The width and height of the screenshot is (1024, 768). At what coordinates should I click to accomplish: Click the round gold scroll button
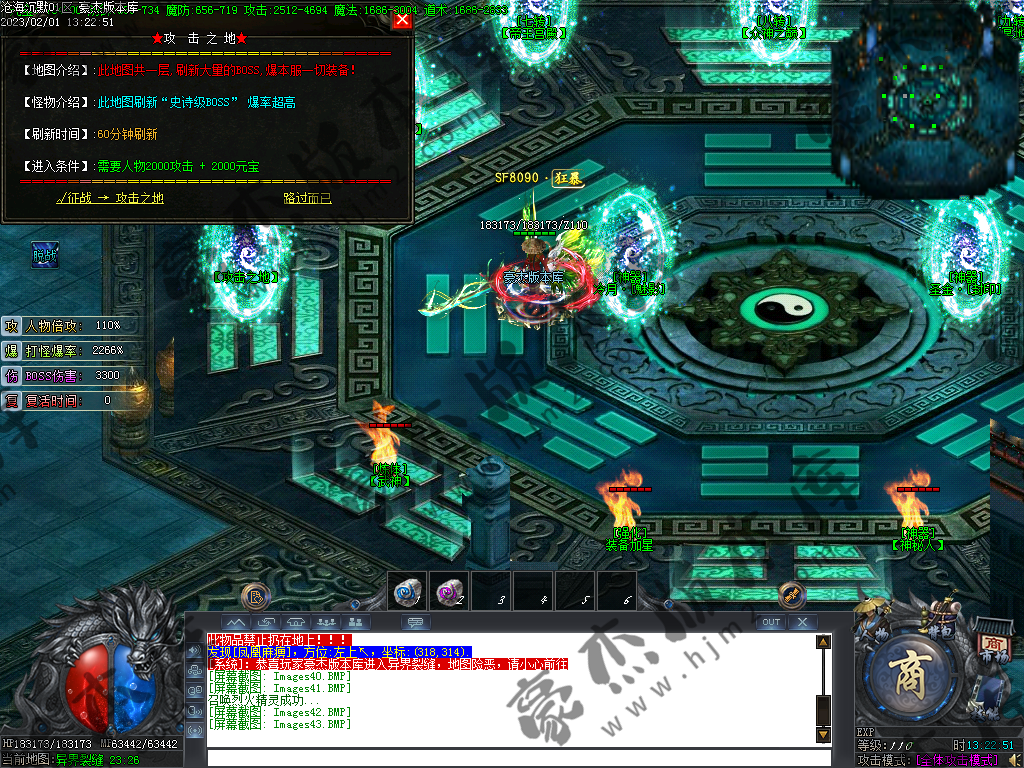point(256,596)
